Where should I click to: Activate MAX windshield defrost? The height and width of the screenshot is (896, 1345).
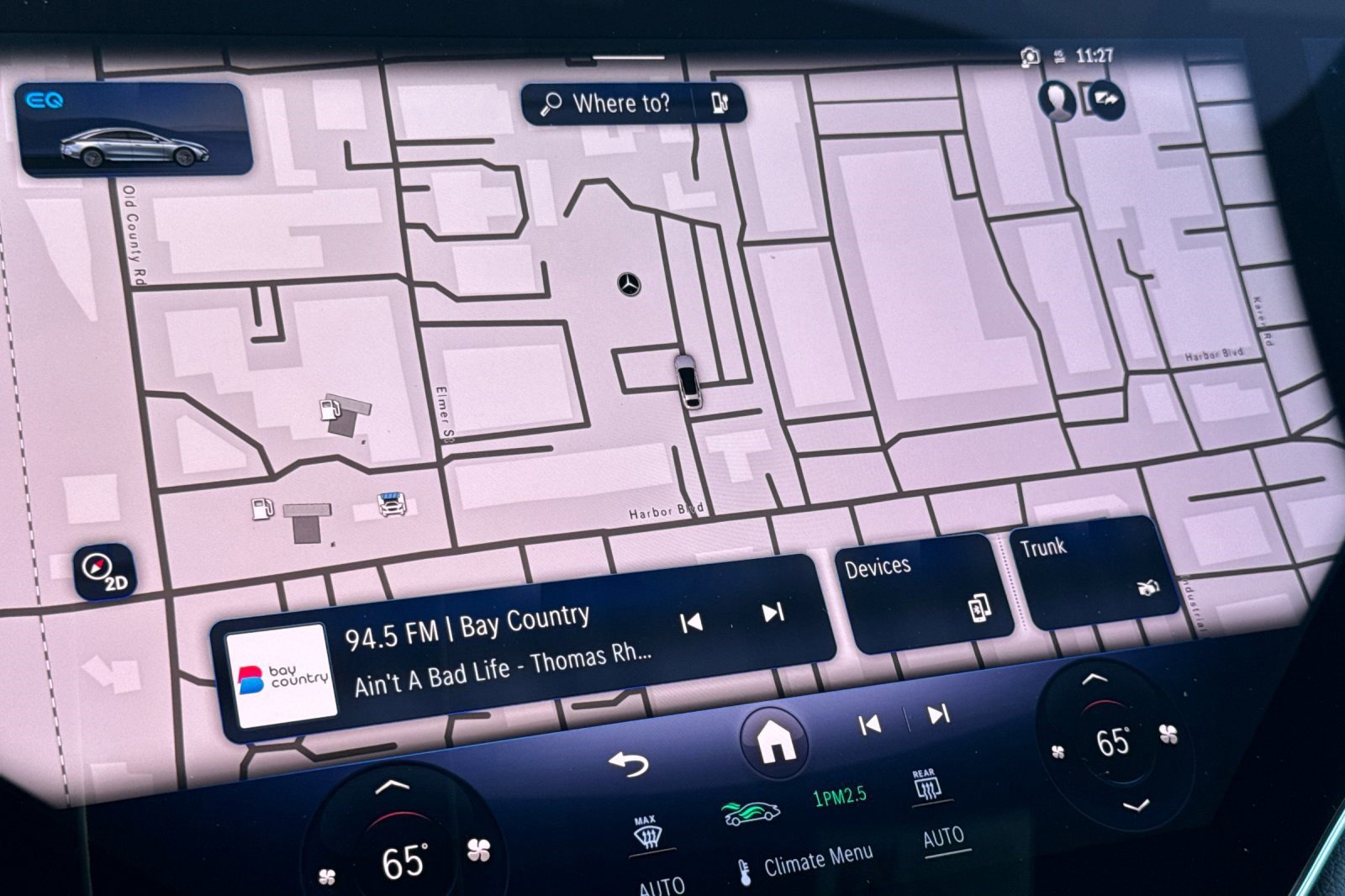(646, 834)
